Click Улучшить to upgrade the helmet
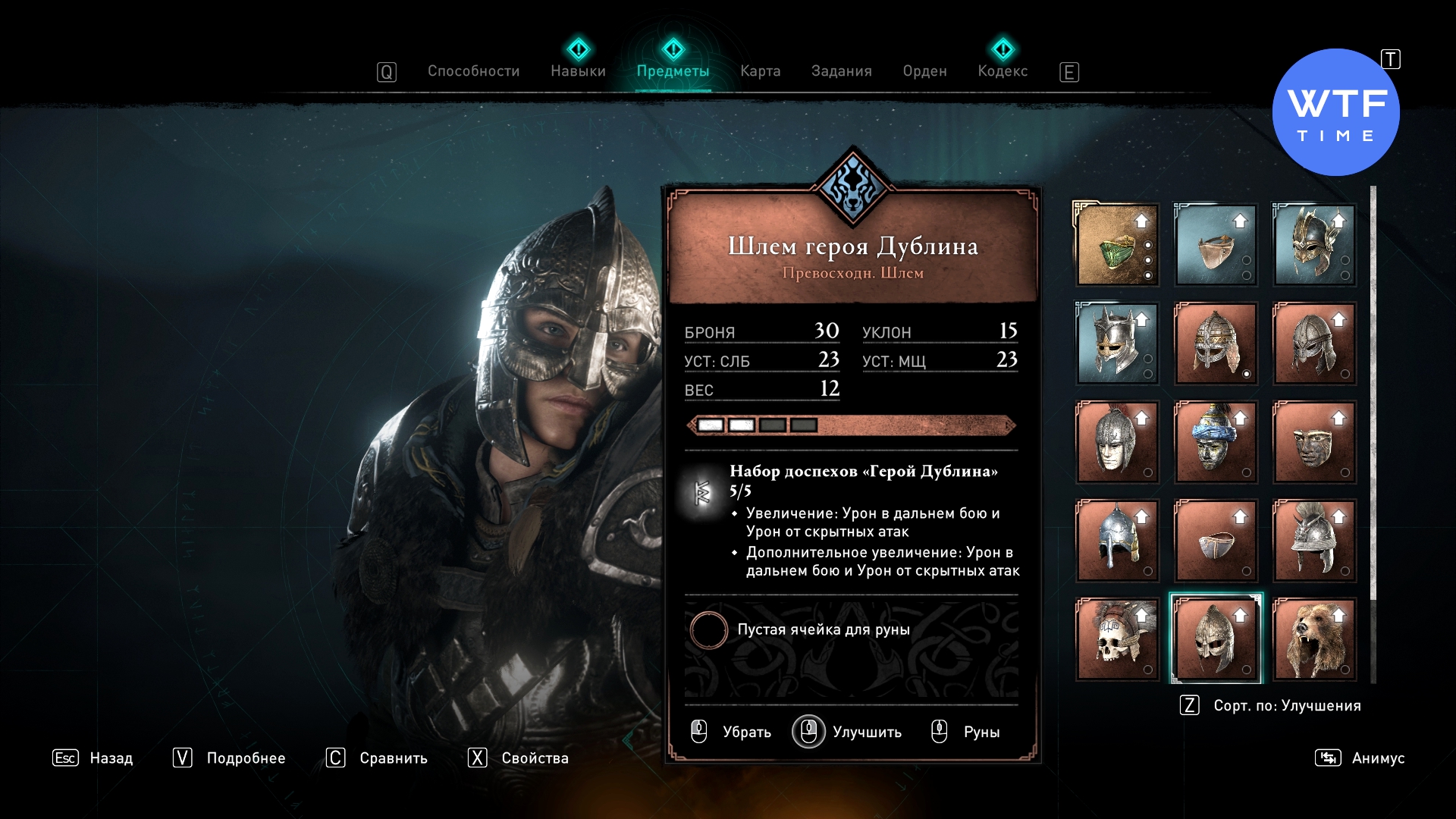1456x819 pixels. coord(866,733)
